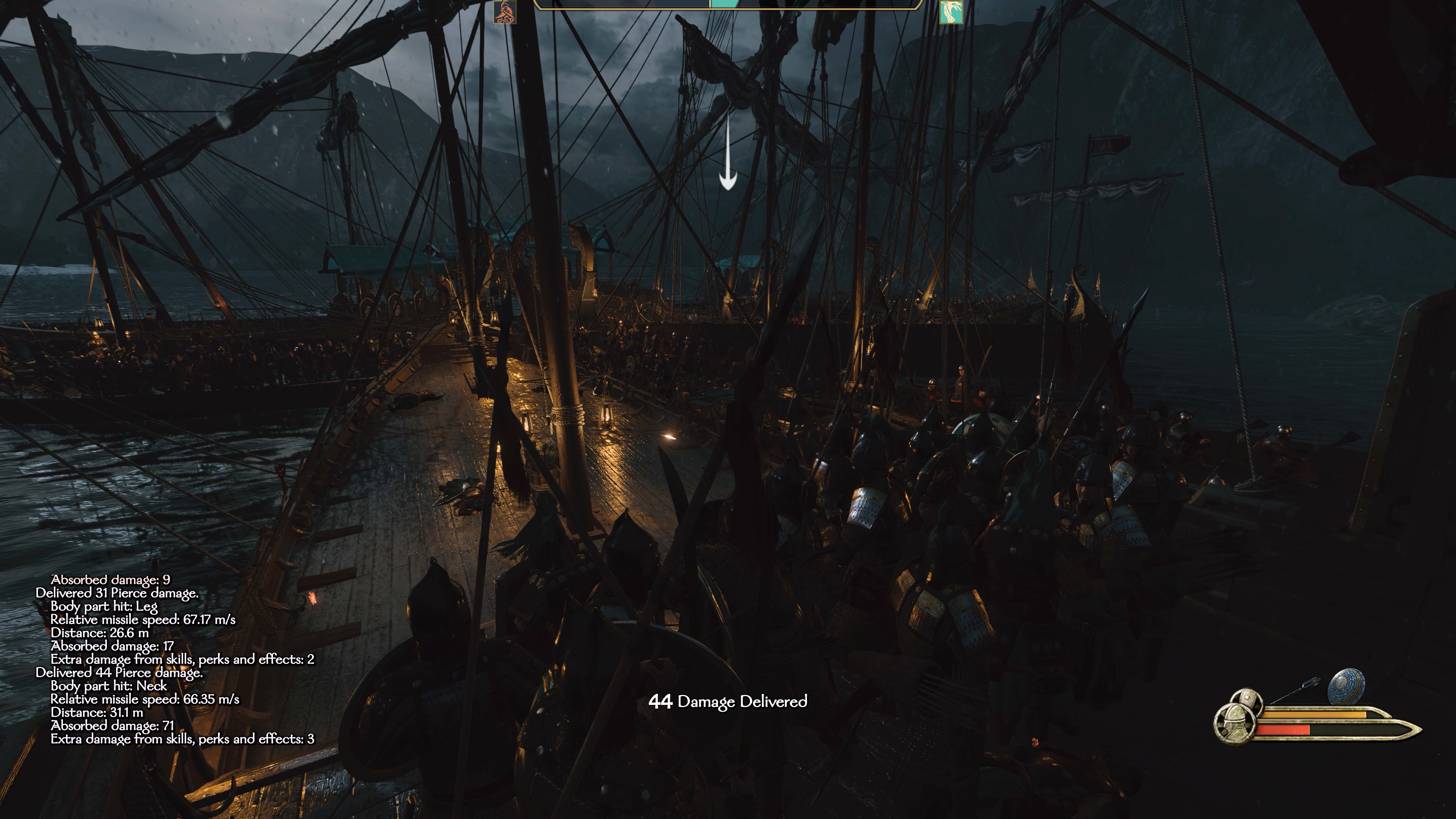
Task: Click the orange beast faction banner
Action: click(x=504, y=12)
